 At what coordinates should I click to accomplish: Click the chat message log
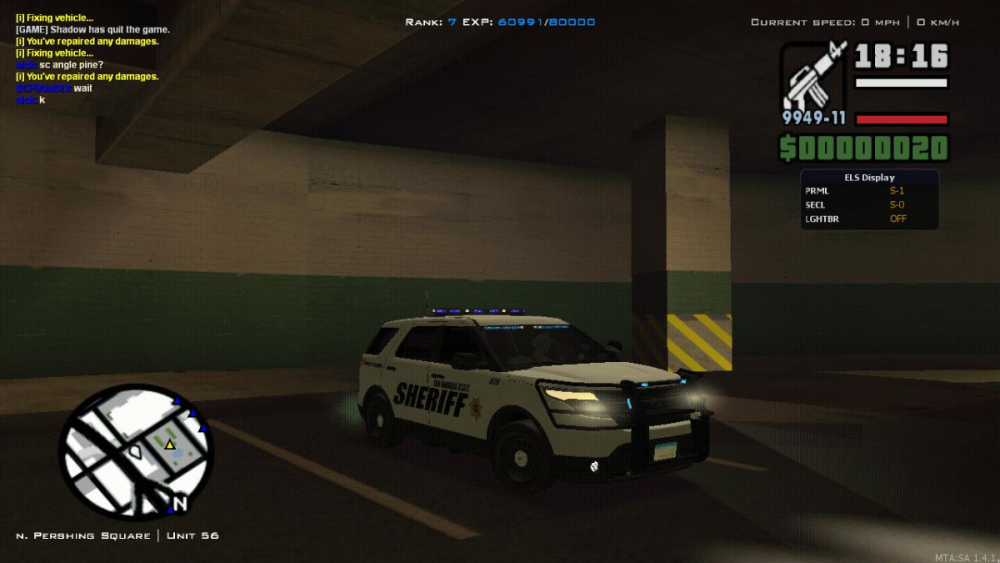88,59
